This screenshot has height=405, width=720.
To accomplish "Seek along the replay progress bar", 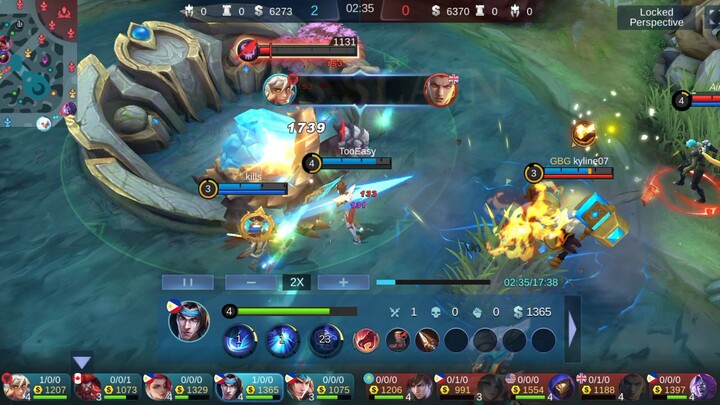I will click(x=438, y=282).
